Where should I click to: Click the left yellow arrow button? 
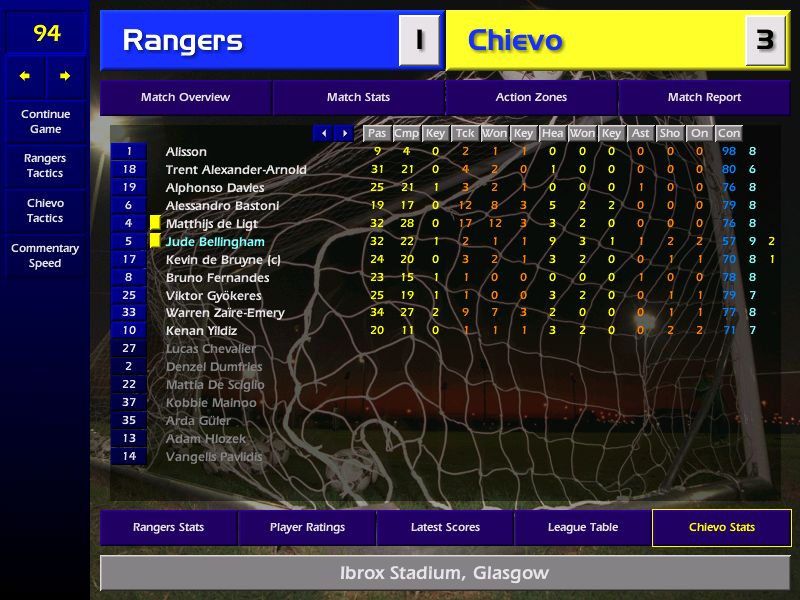(x=25, y=76)
